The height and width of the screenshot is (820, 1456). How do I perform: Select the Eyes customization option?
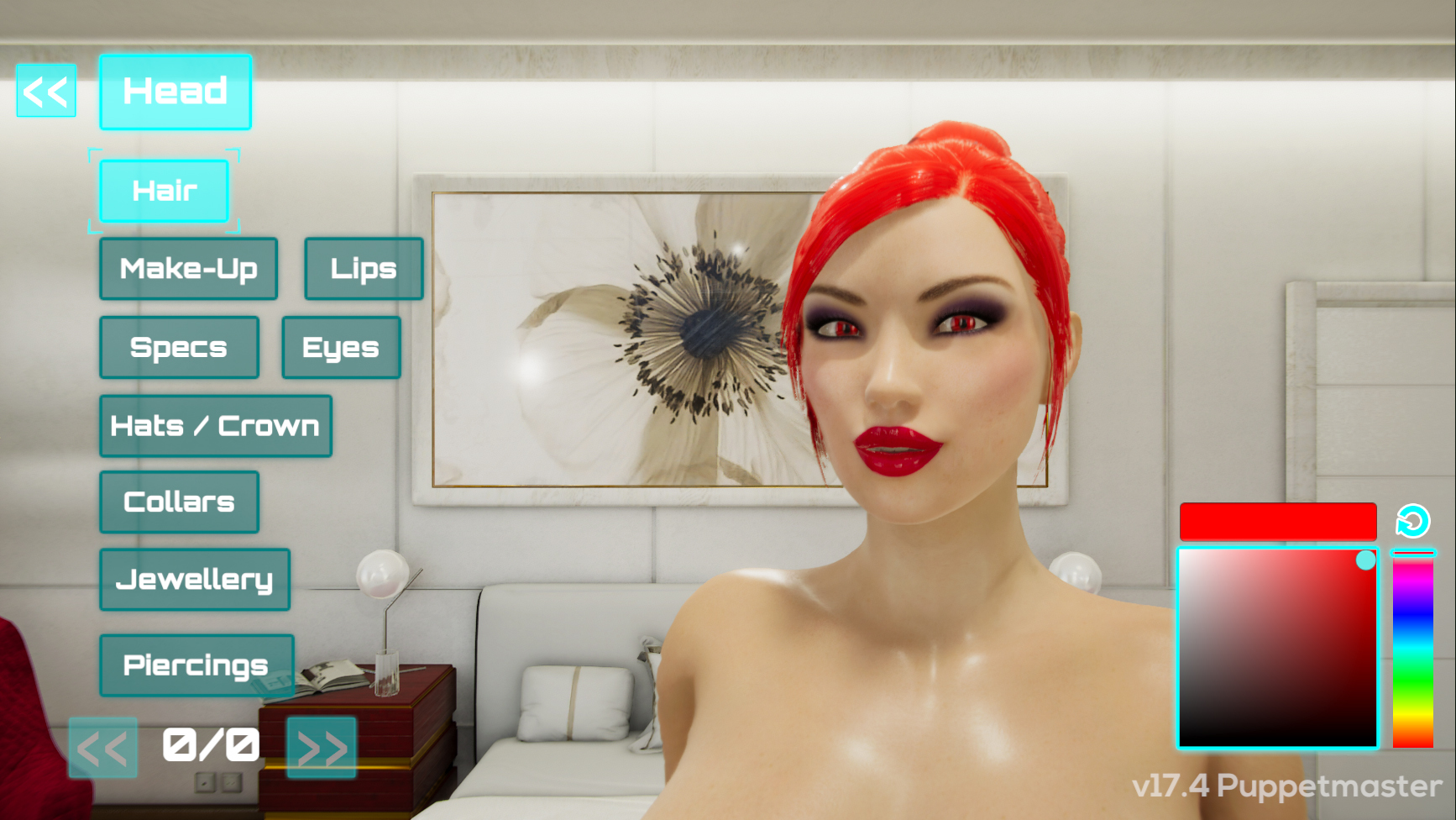click(x=341, y=346)
